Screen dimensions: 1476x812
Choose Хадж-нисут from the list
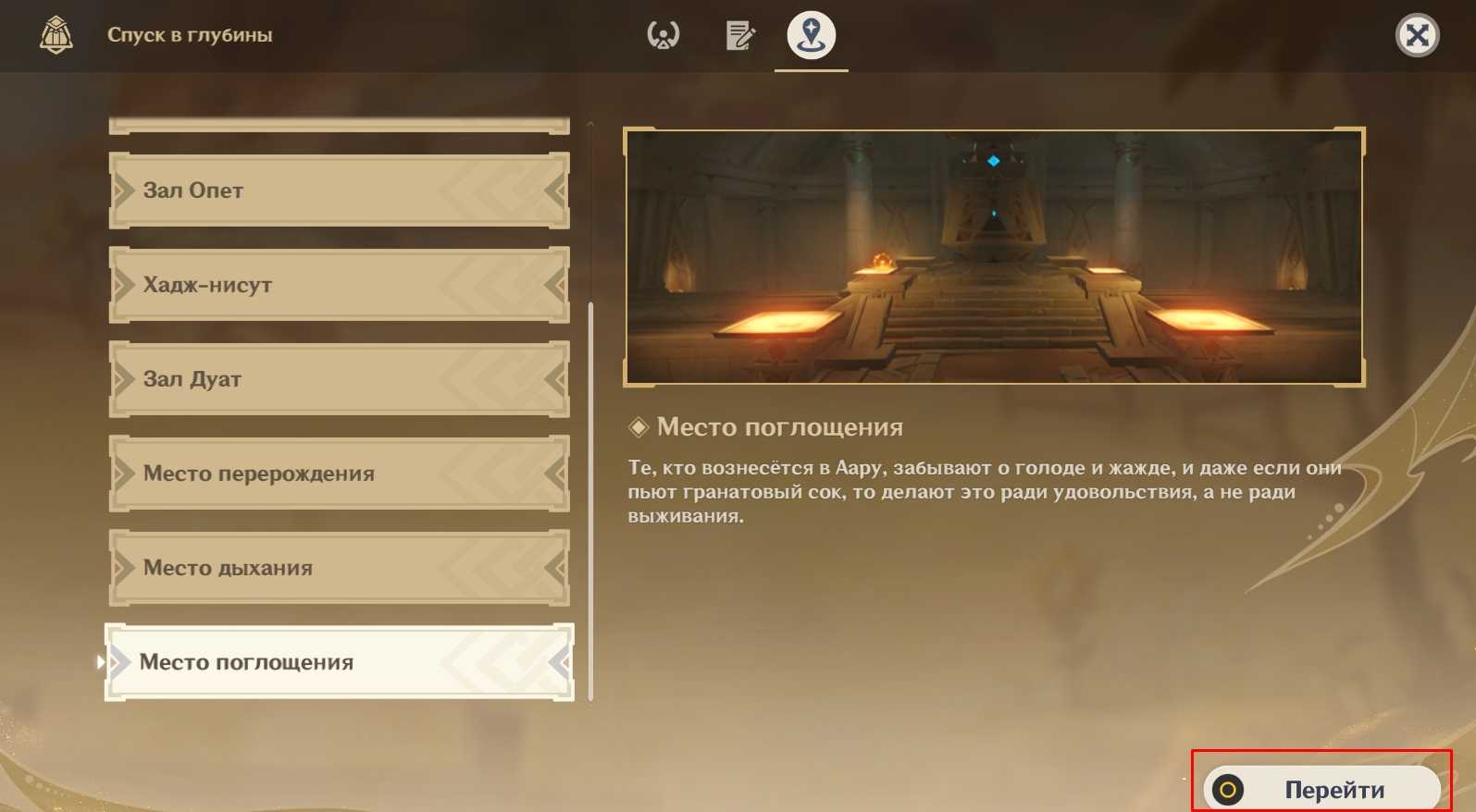click(x=339, y=285)
